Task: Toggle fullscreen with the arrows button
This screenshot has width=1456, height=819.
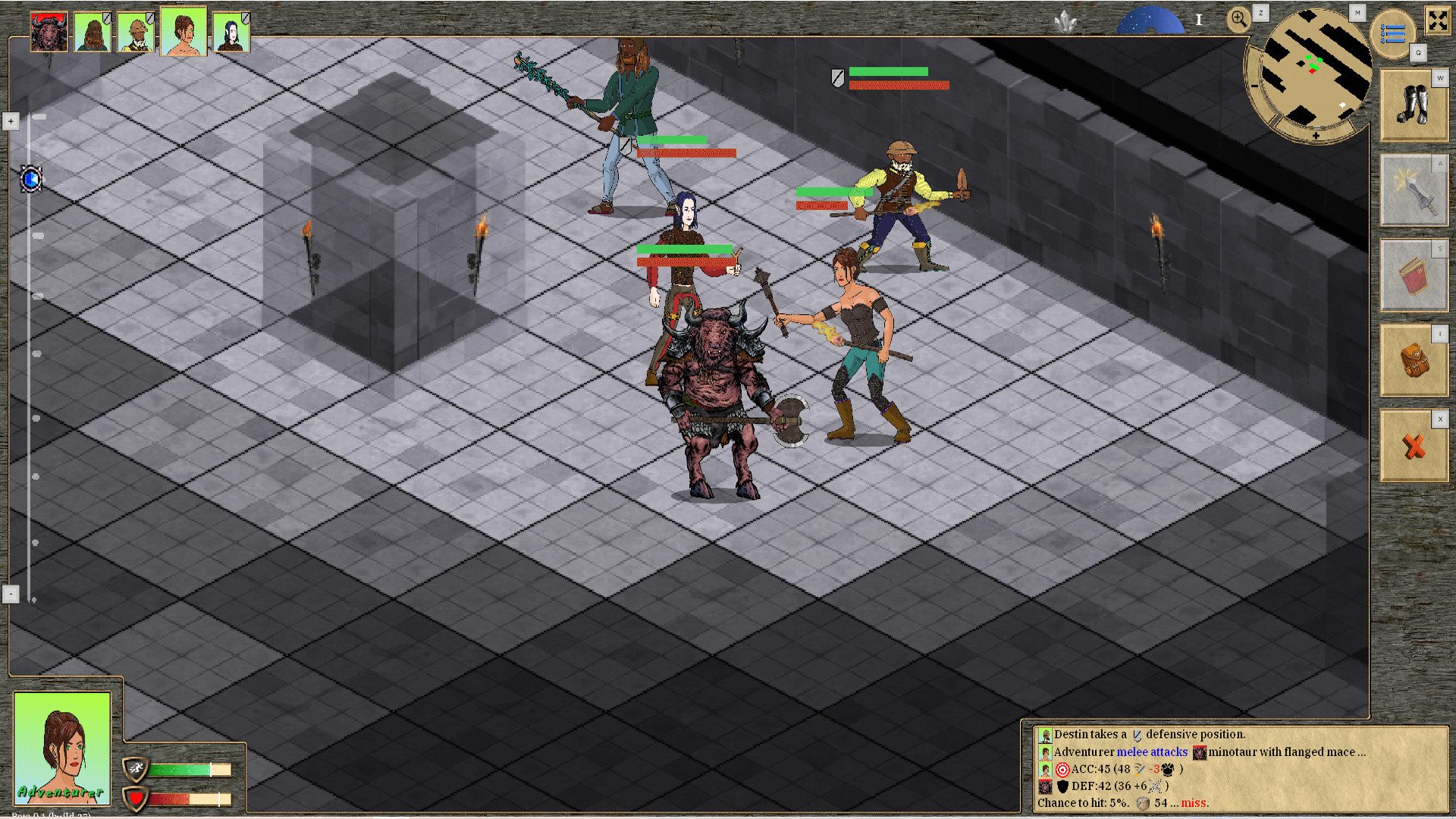Action: click(x=1439, y=21)
